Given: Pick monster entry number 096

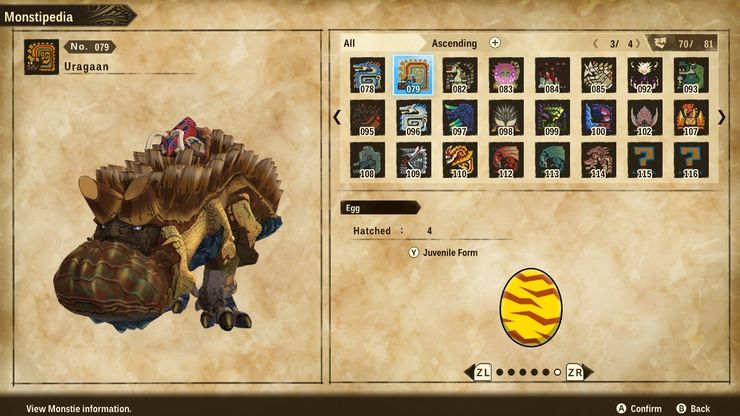Looking at the screenshot, I should pos(412,118).
